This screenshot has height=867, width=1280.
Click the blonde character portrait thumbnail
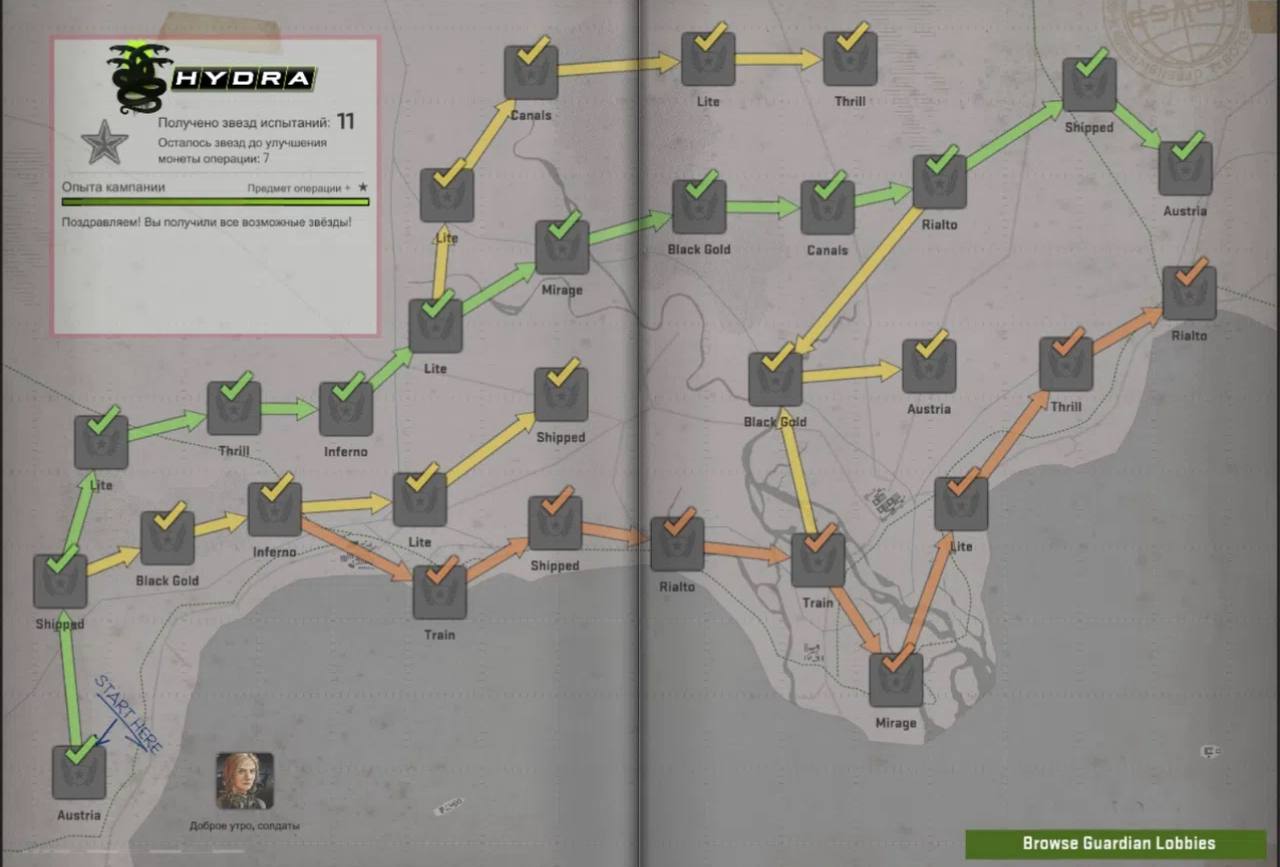244,781
